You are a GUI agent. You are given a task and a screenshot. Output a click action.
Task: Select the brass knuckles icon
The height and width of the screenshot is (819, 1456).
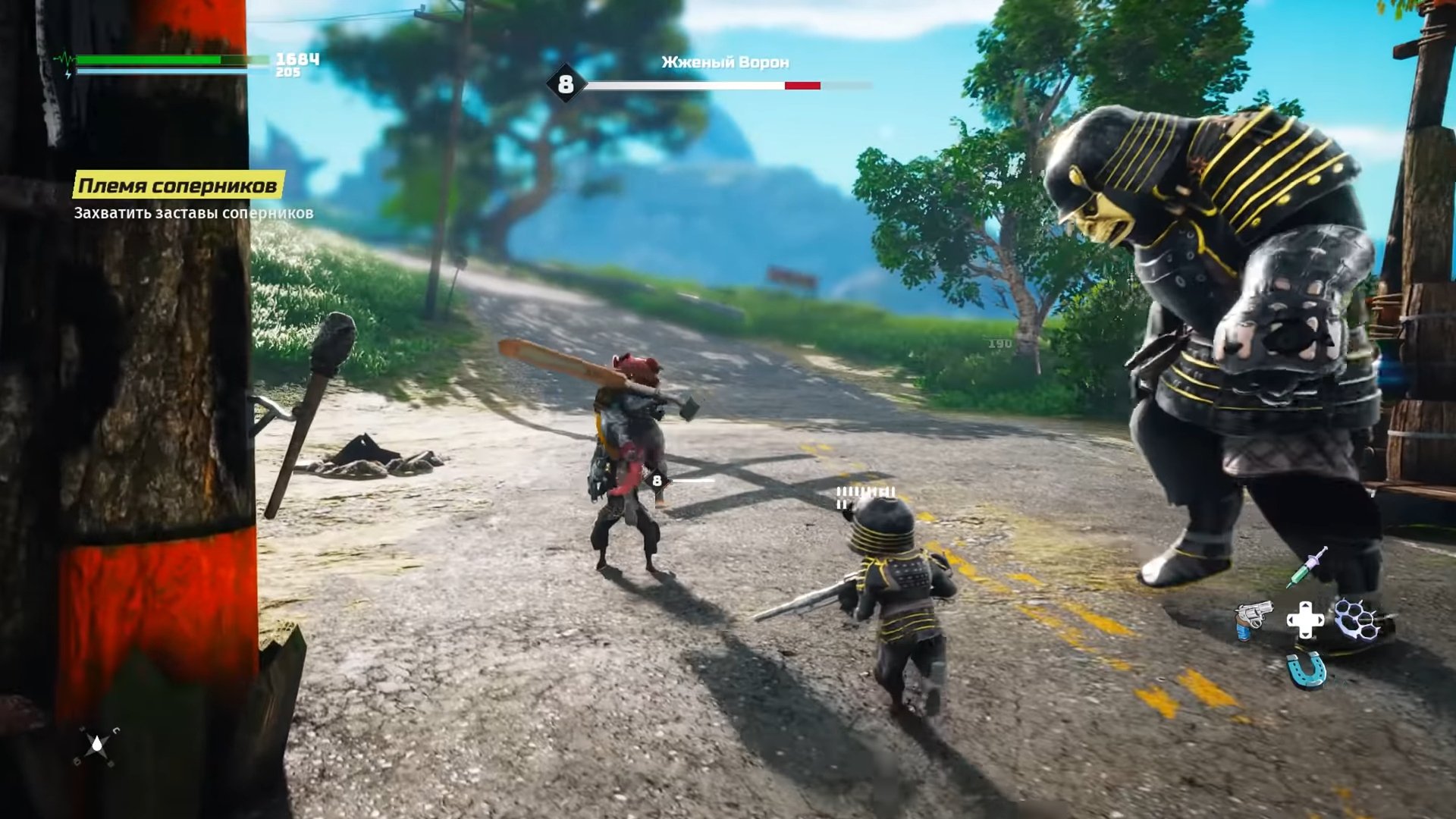point(1356,619)
